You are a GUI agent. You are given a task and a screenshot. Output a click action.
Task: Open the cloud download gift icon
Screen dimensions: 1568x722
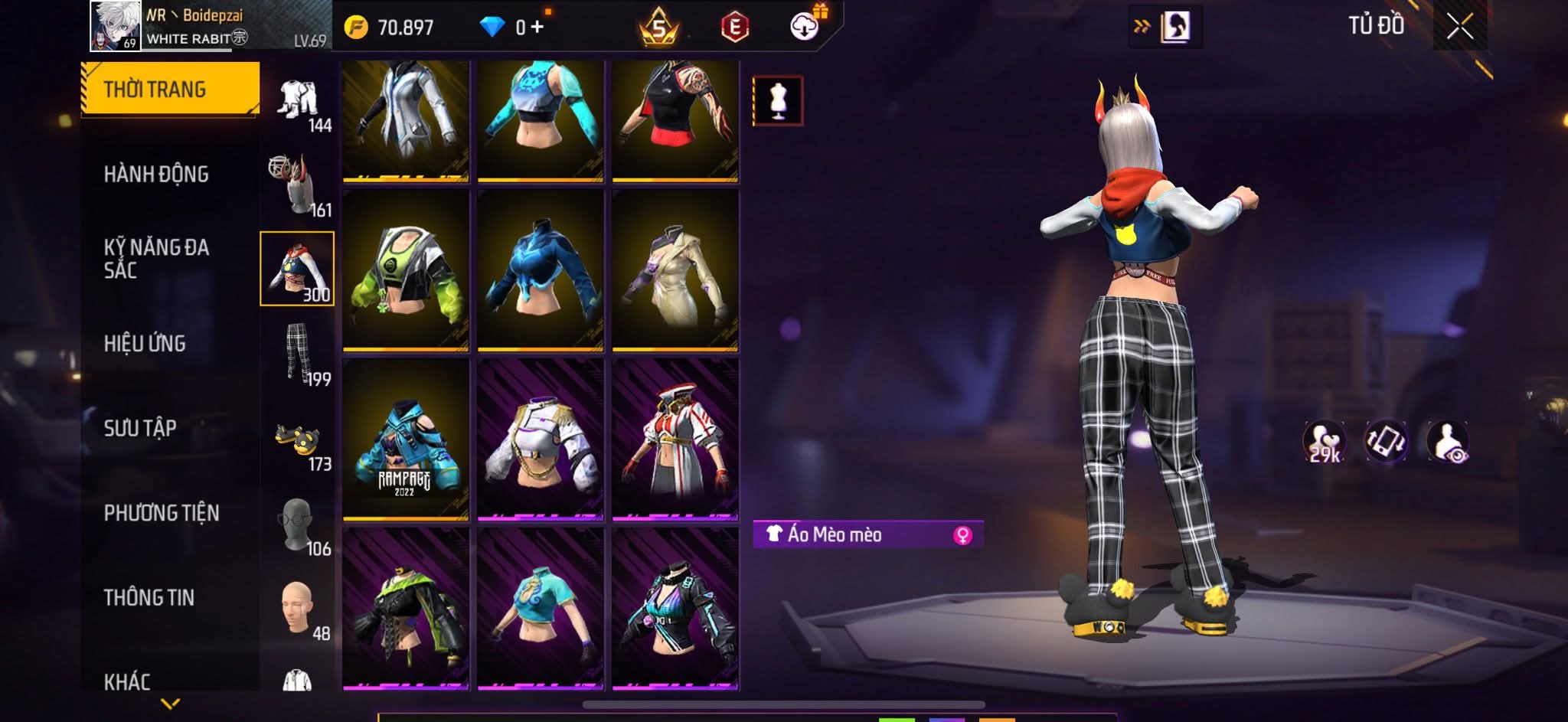[x=805, y=26]
